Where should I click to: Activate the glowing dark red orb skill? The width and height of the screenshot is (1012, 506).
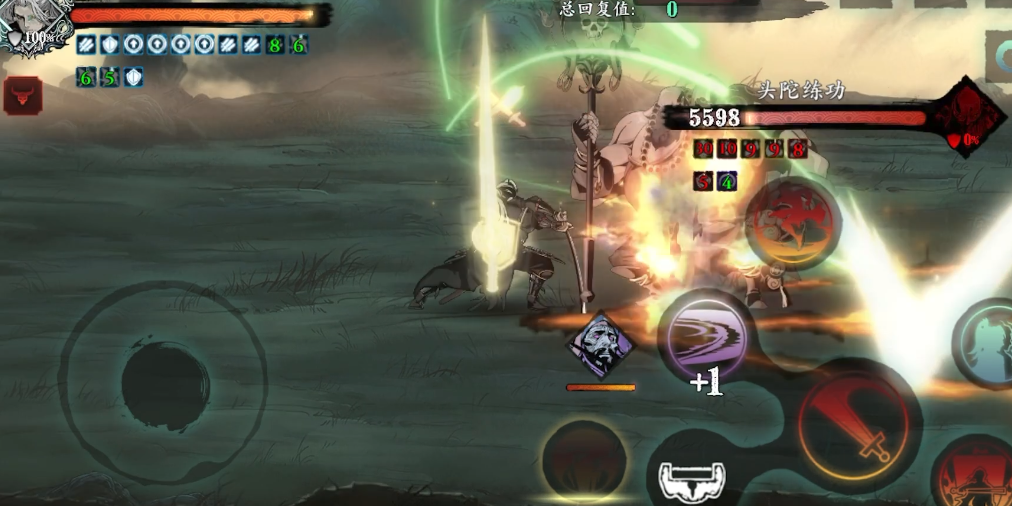pyautogui.click(x=584, y=461)
